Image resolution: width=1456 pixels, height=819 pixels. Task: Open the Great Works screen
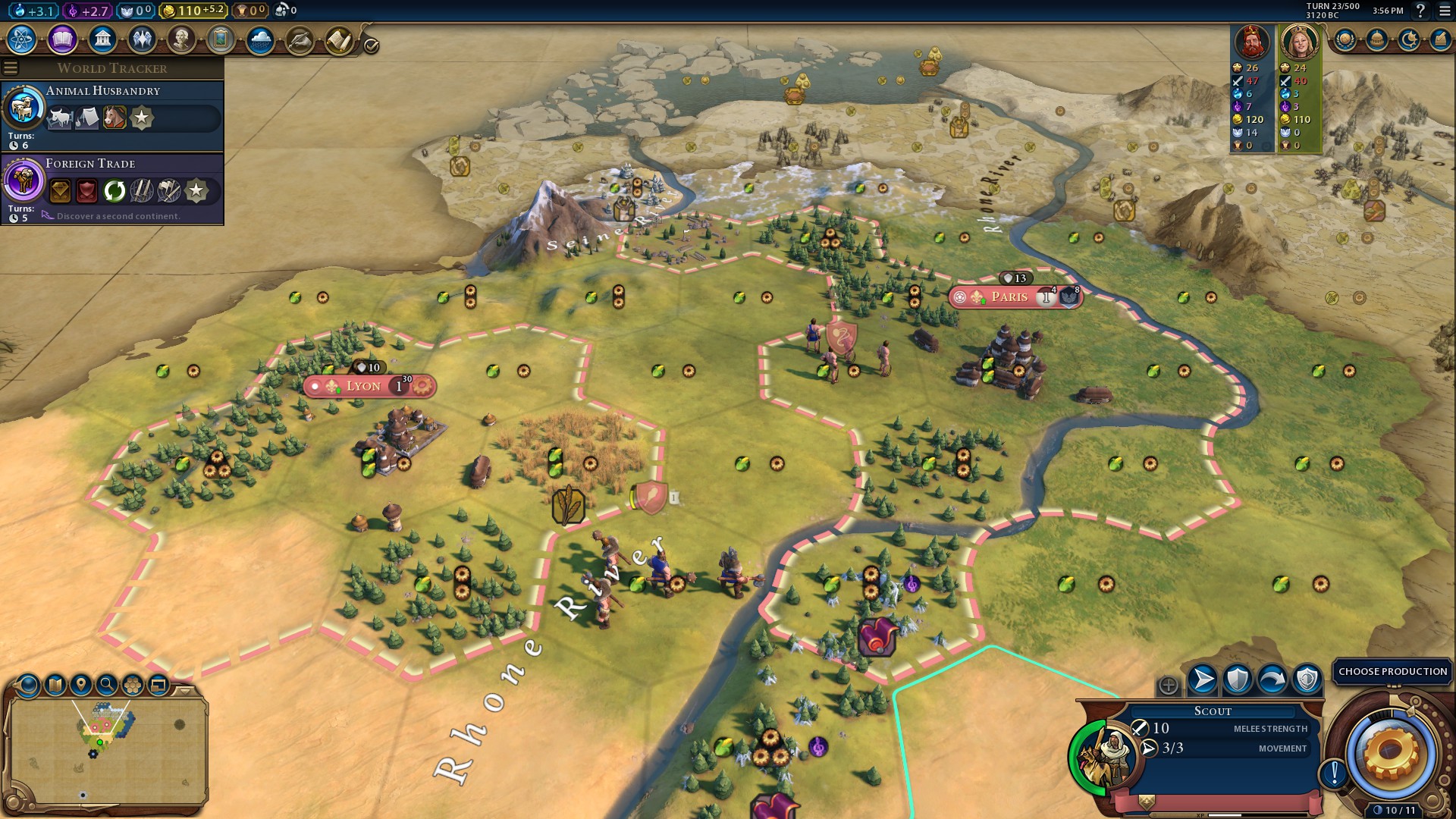pyautogui.click(x=221, y=39)
